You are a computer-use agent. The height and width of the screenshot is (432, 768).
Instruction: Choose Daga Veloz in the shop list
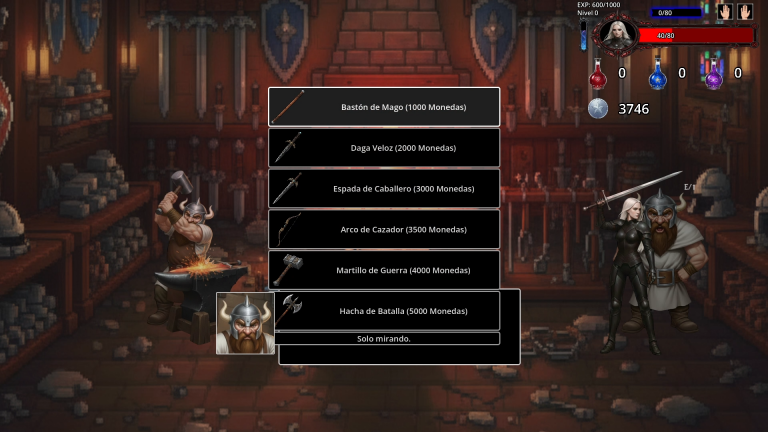coord(384,148)
